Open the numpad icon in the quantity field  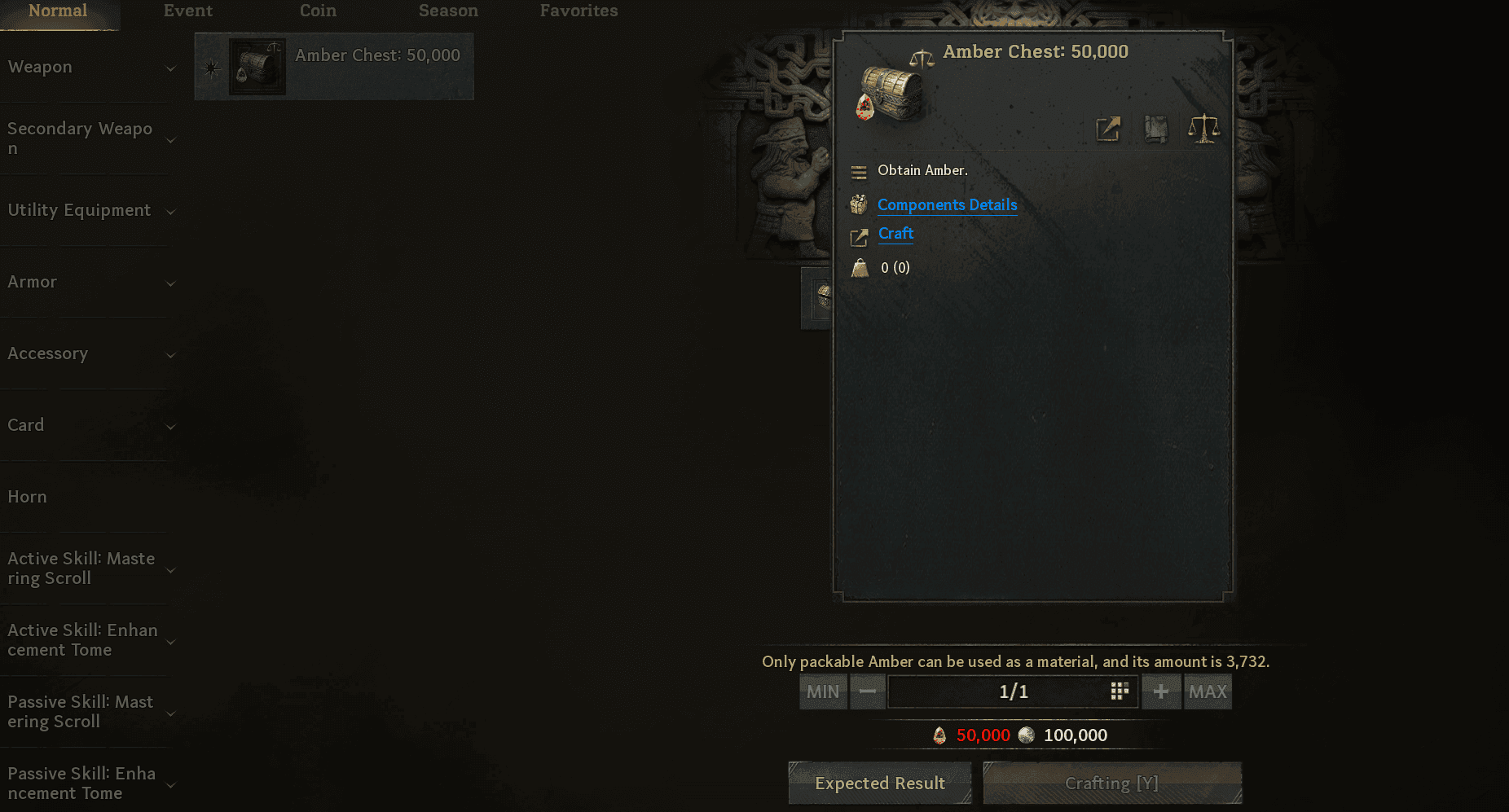[x=1118, y=691]
